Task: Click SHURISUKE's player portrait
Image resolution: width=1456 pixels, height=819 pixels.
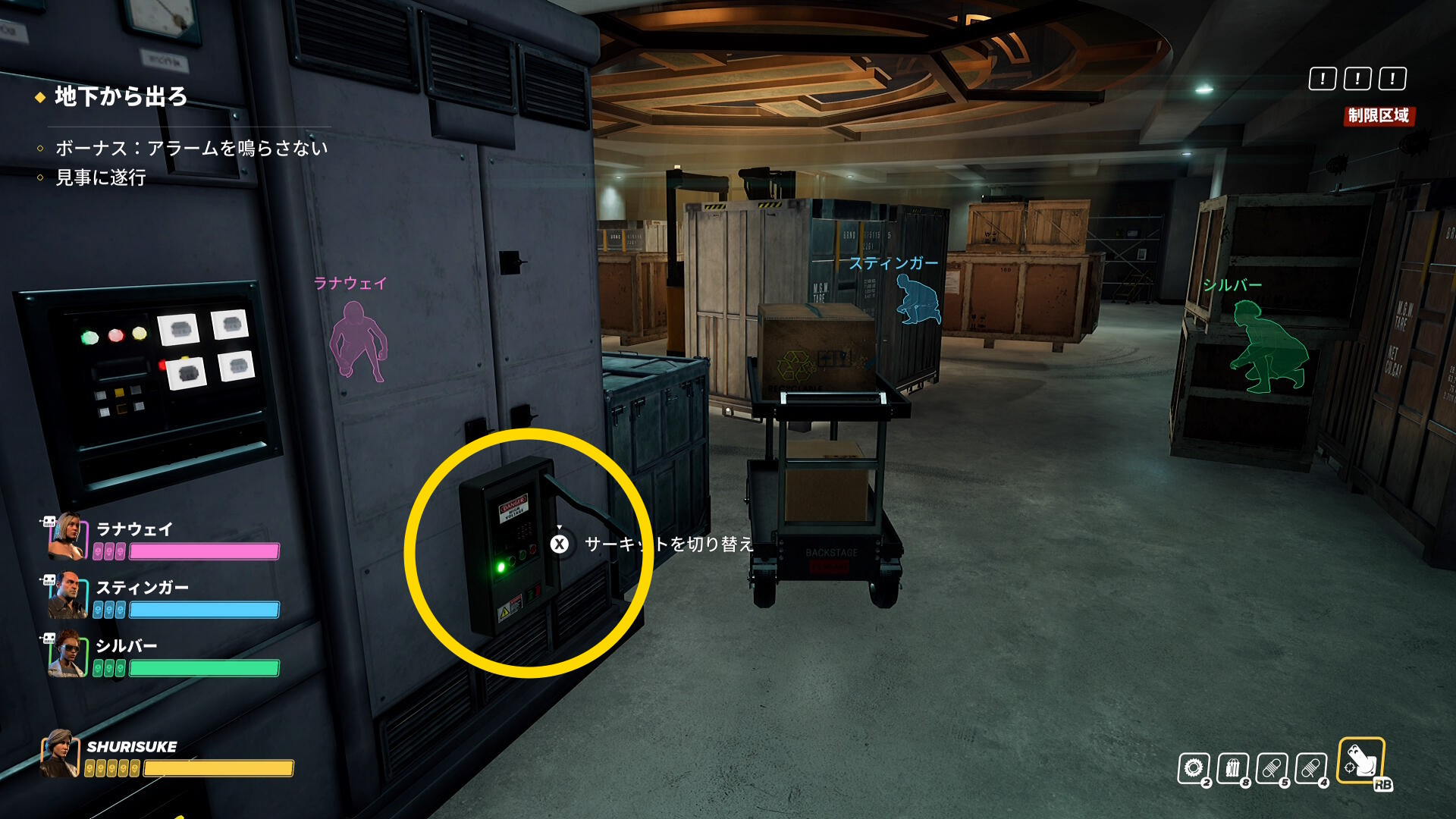Action: pos(61,754)
